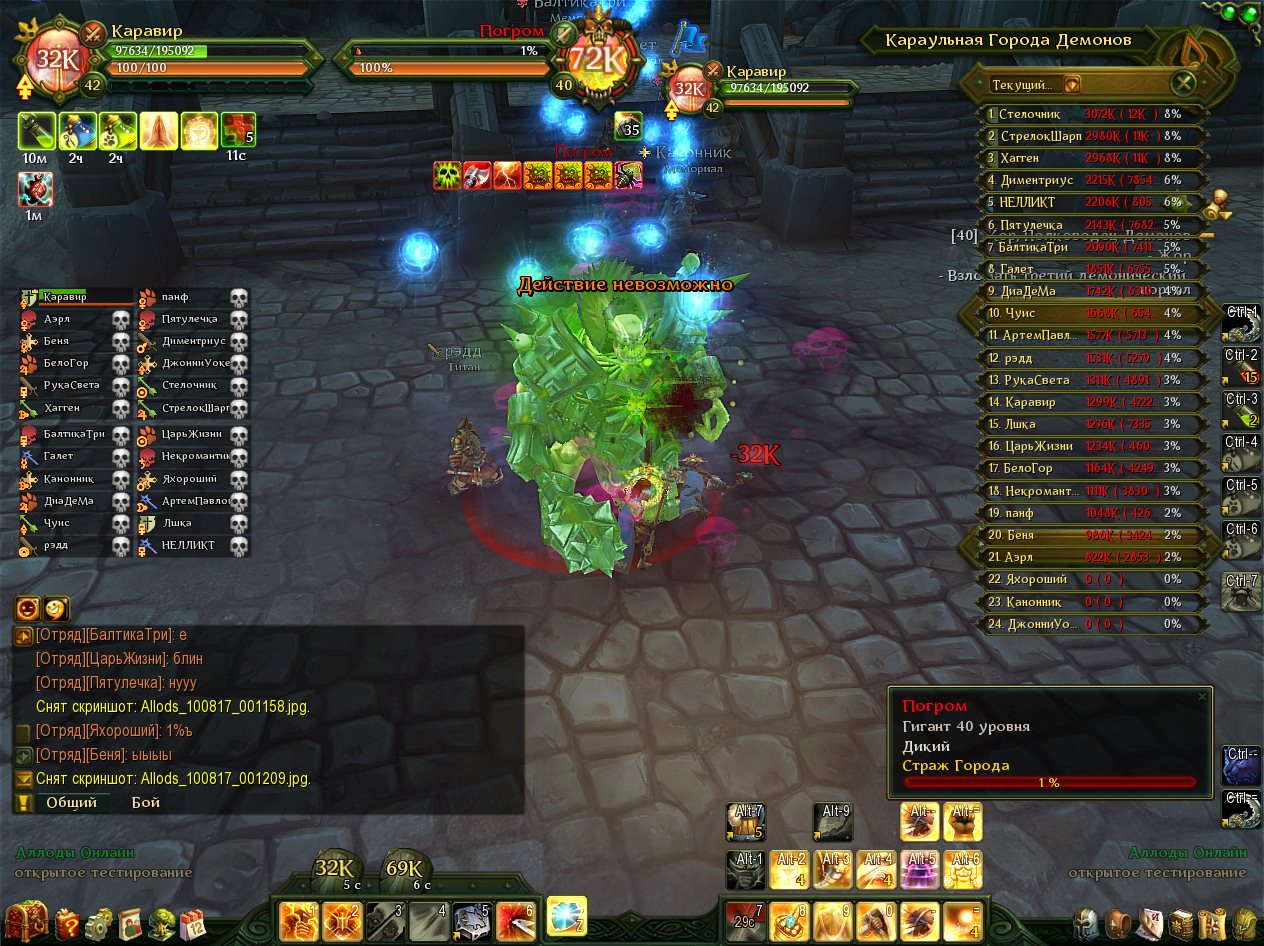Screen dimensions: 1264x946
Task: Close the Погром target info tooltip
Action: [1202, 696]
